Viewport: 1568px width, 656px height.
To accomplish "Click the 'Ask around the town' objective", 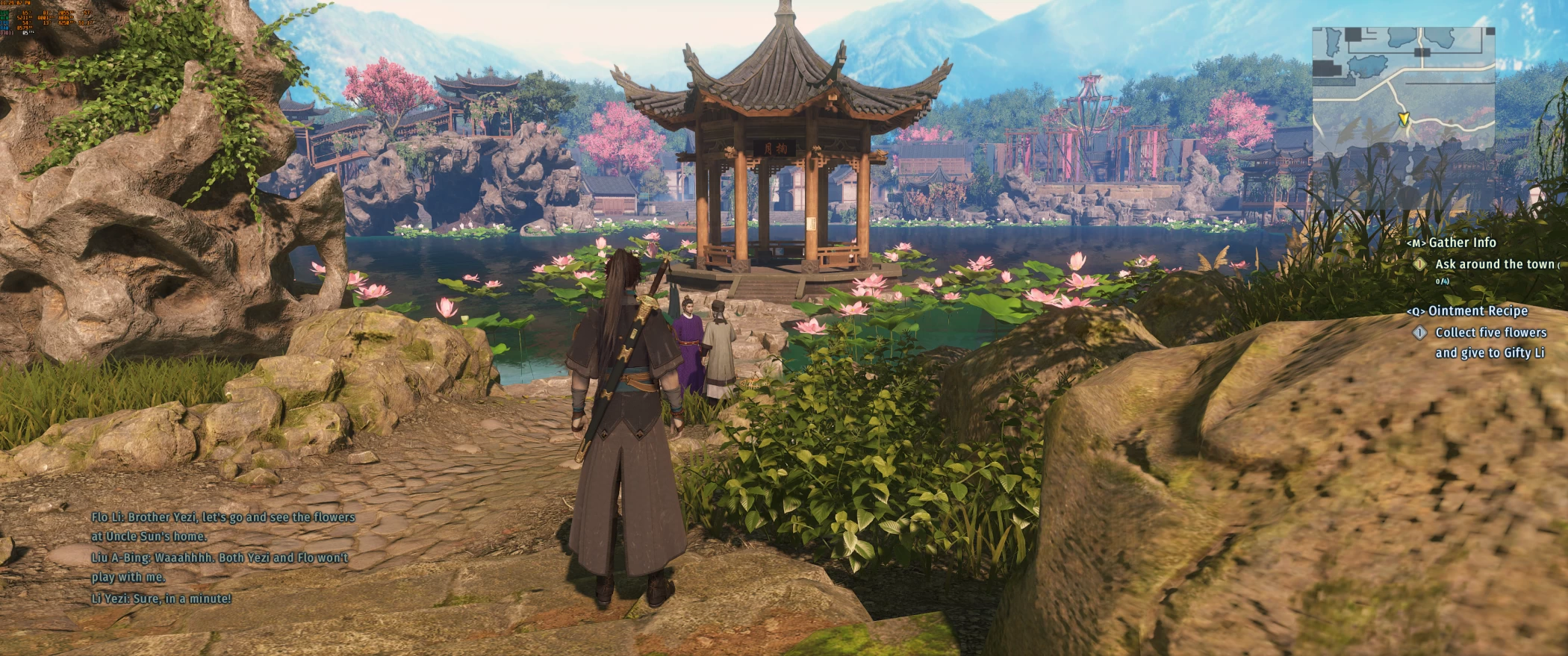I will tap(1493, 264).
